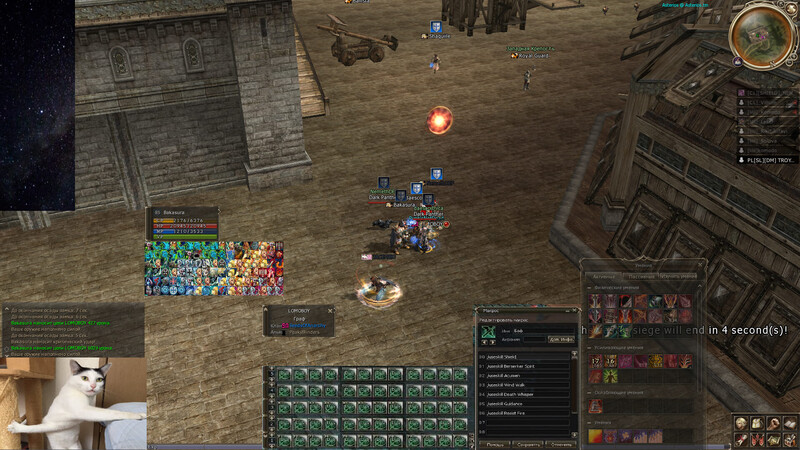Open Help in the macro editor
The height and width of the screenshot is (450, 800).
coord(494,444)
